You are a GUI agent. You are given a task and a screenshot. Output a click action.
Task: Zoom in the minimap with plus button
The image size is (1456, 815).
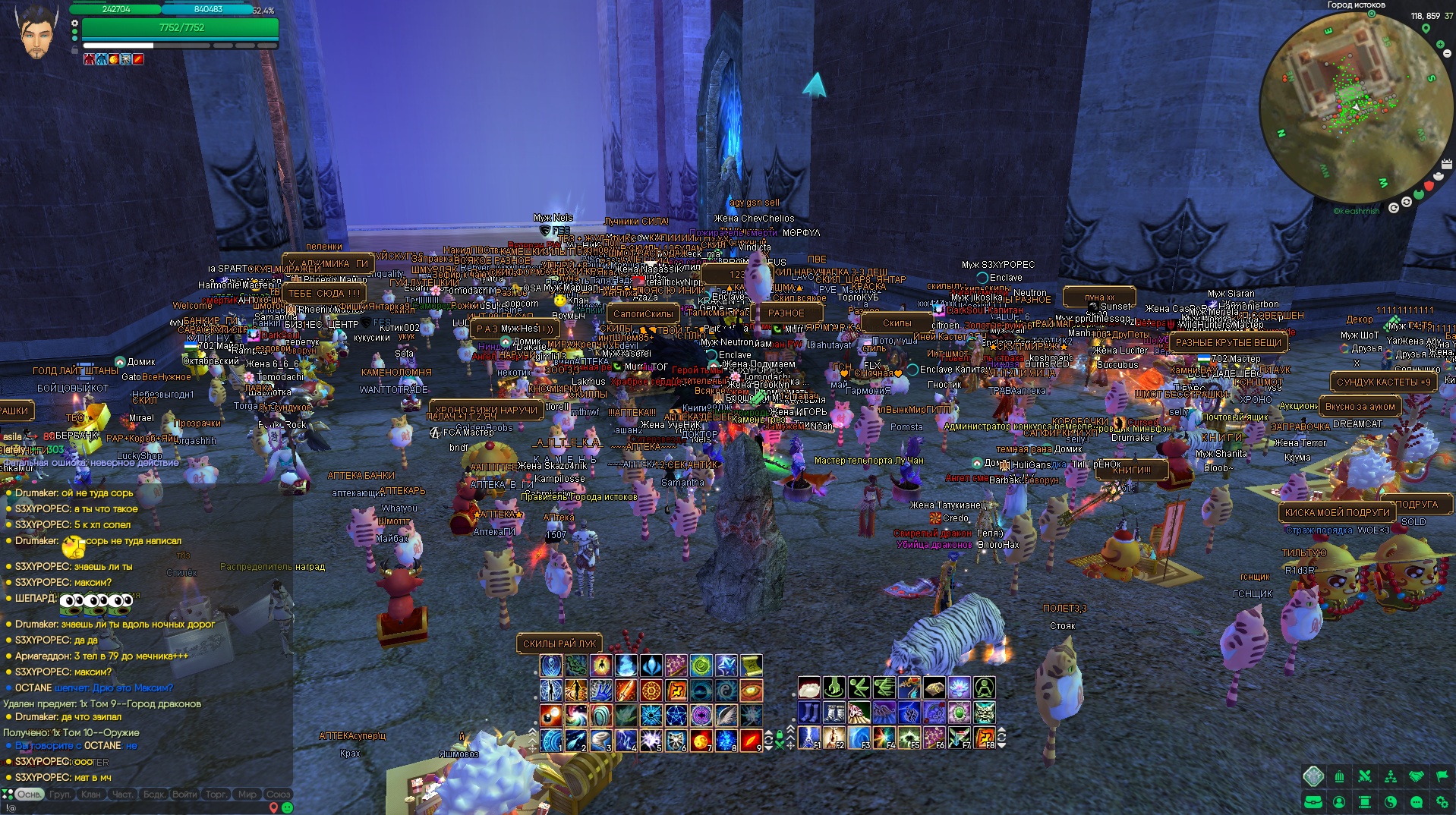pos(1440,45)
